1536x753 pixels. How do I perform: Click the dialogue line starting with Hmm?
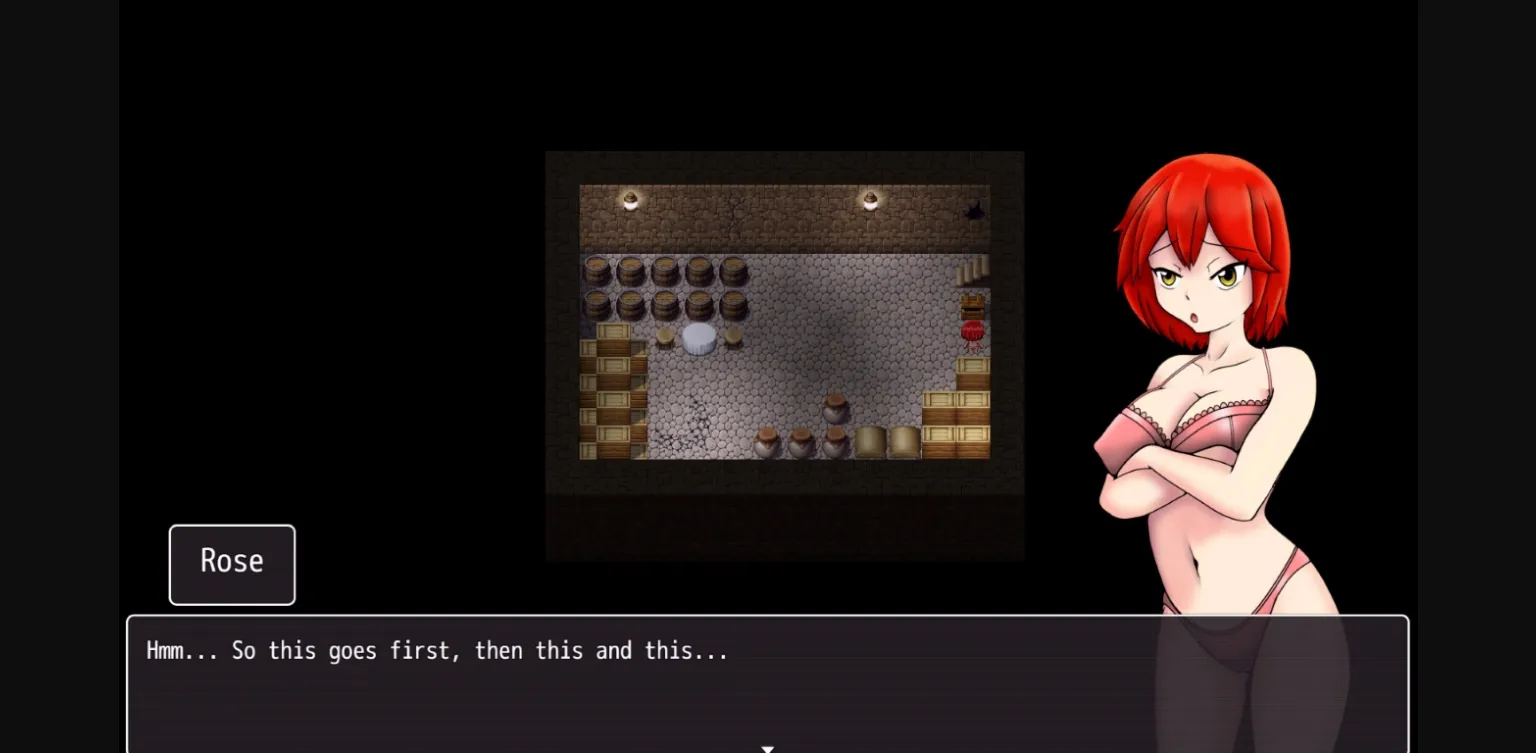point(437,650)
